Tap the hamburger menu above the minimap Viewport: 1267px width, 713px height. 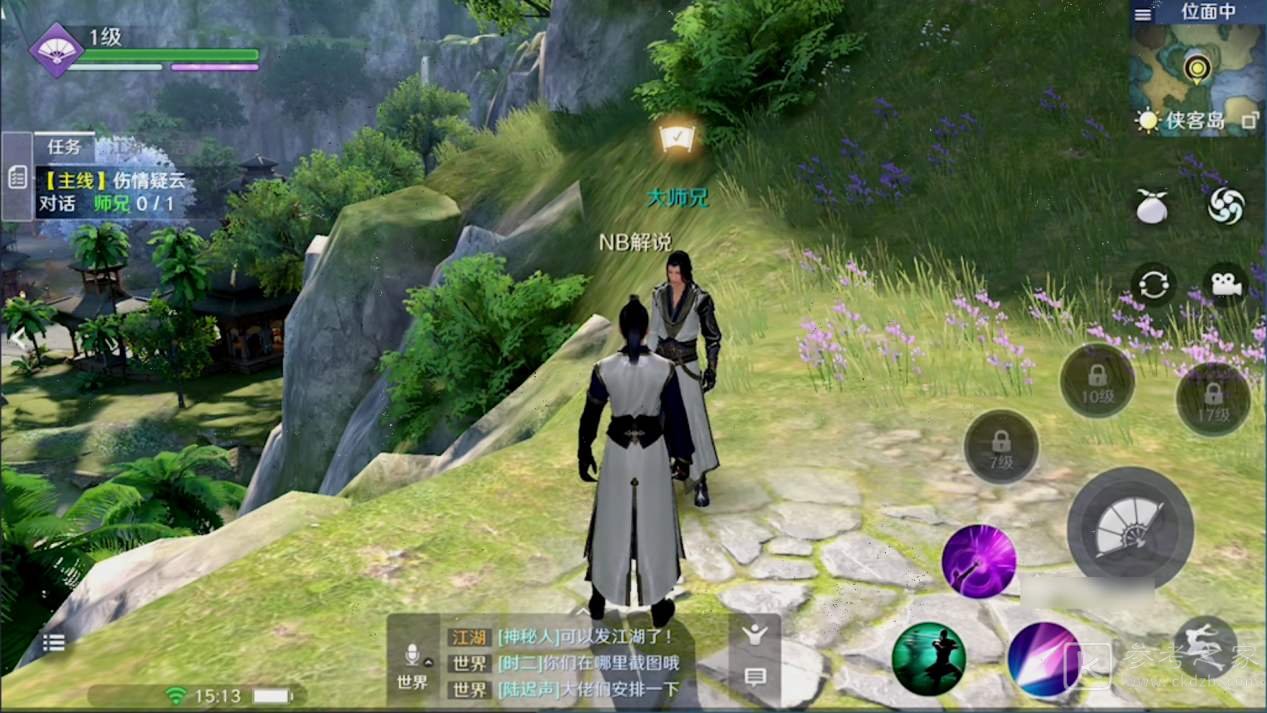pyautogui.click(x=1143, y=15)
